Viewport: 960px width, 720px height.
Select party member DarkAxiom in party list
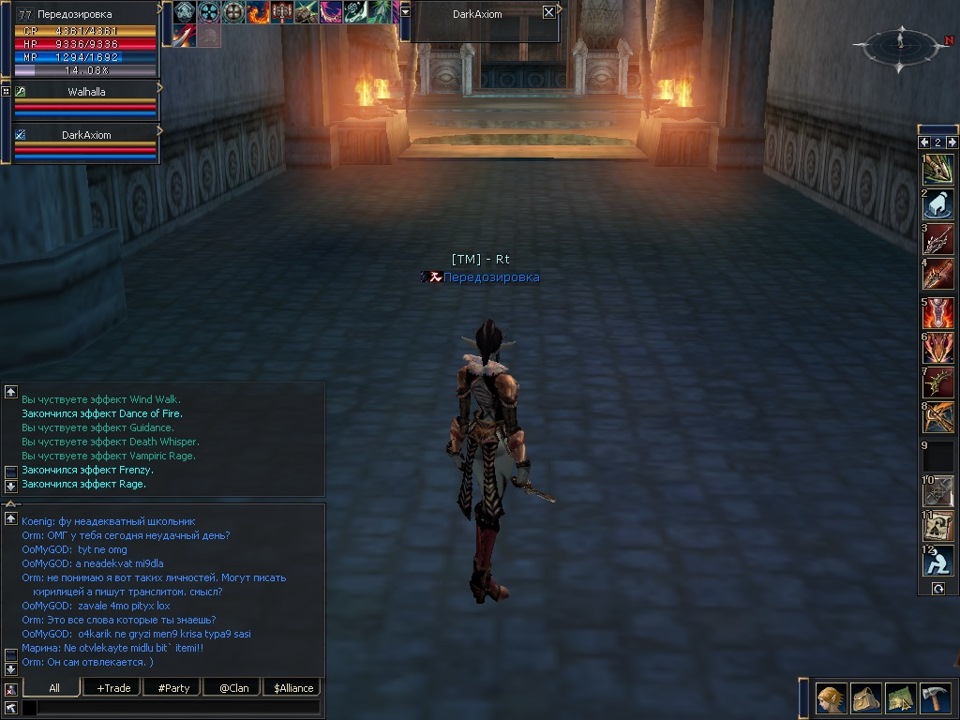[86, 135]
